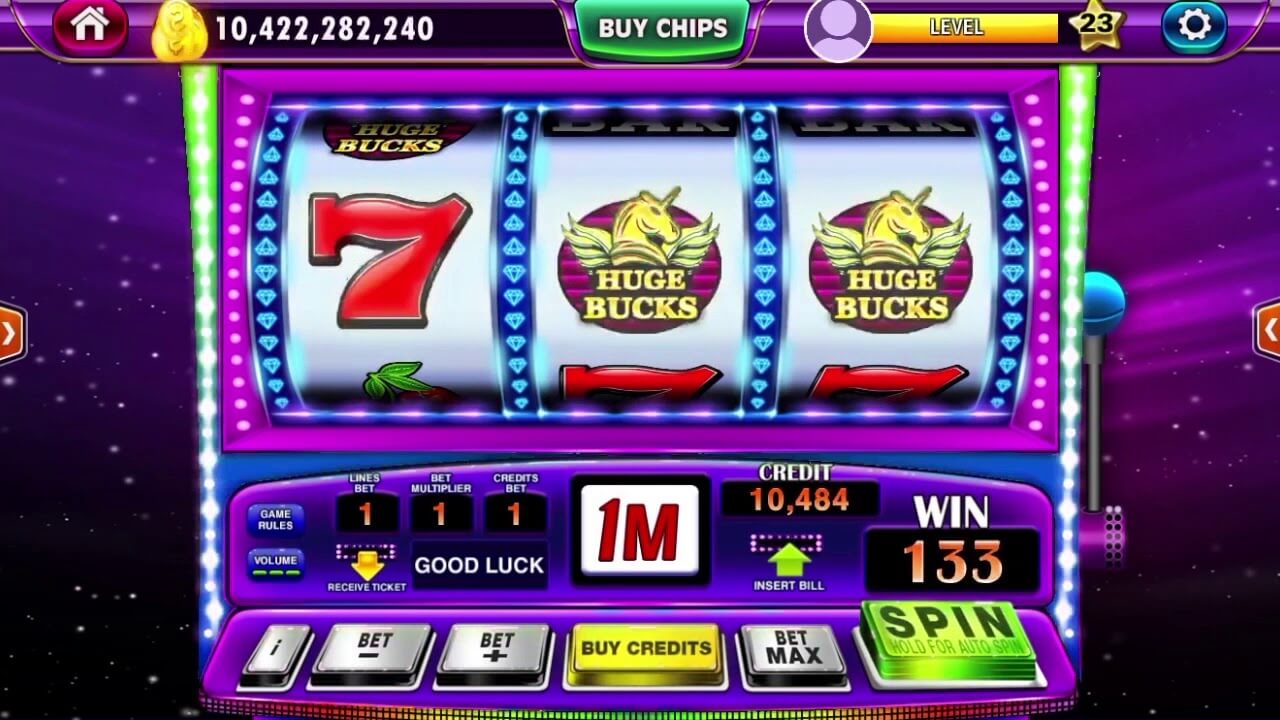The height and width of the screenshot is (720, 1280).
Task: Show the Game Rules
Action: (x=275, y=520)
